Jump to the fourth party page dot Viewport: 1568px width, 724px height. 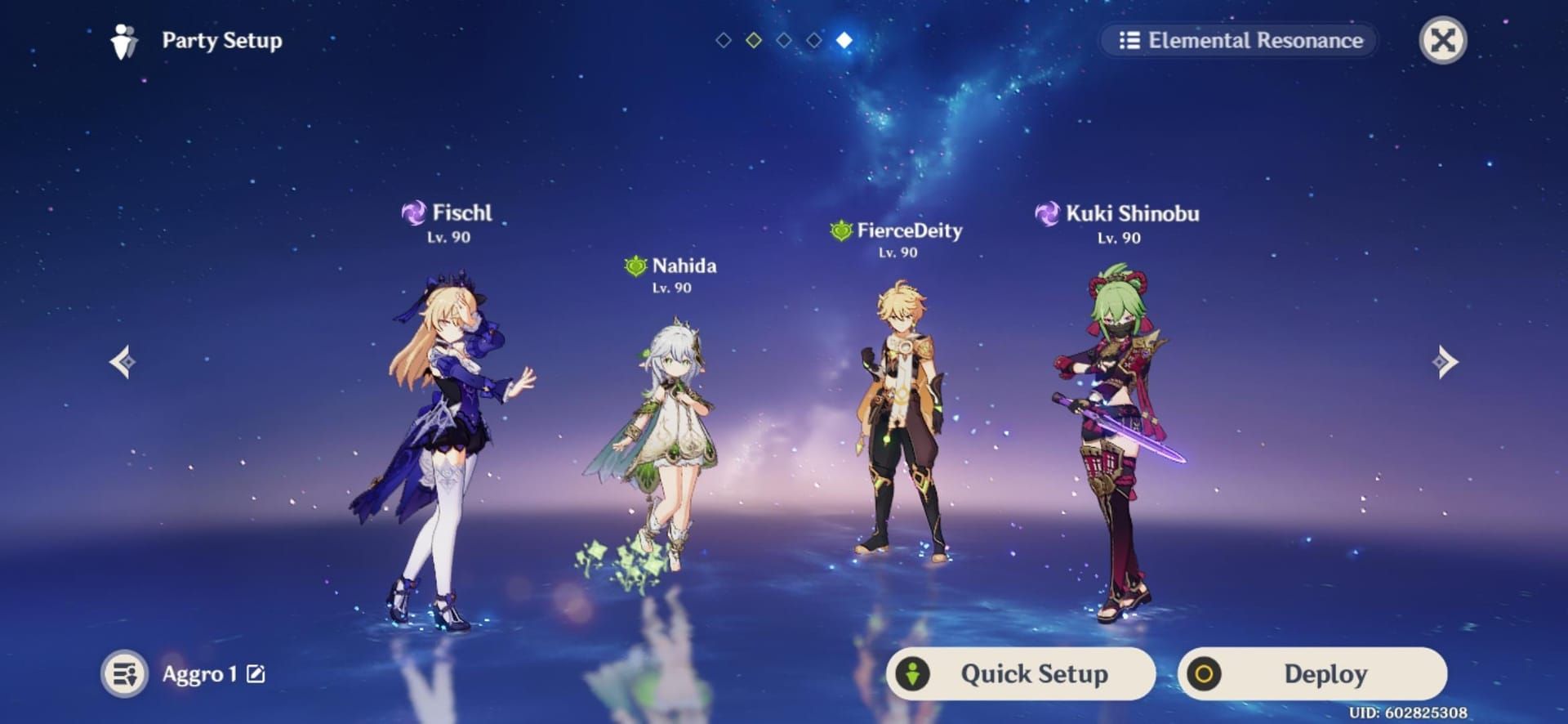[814, 40]
